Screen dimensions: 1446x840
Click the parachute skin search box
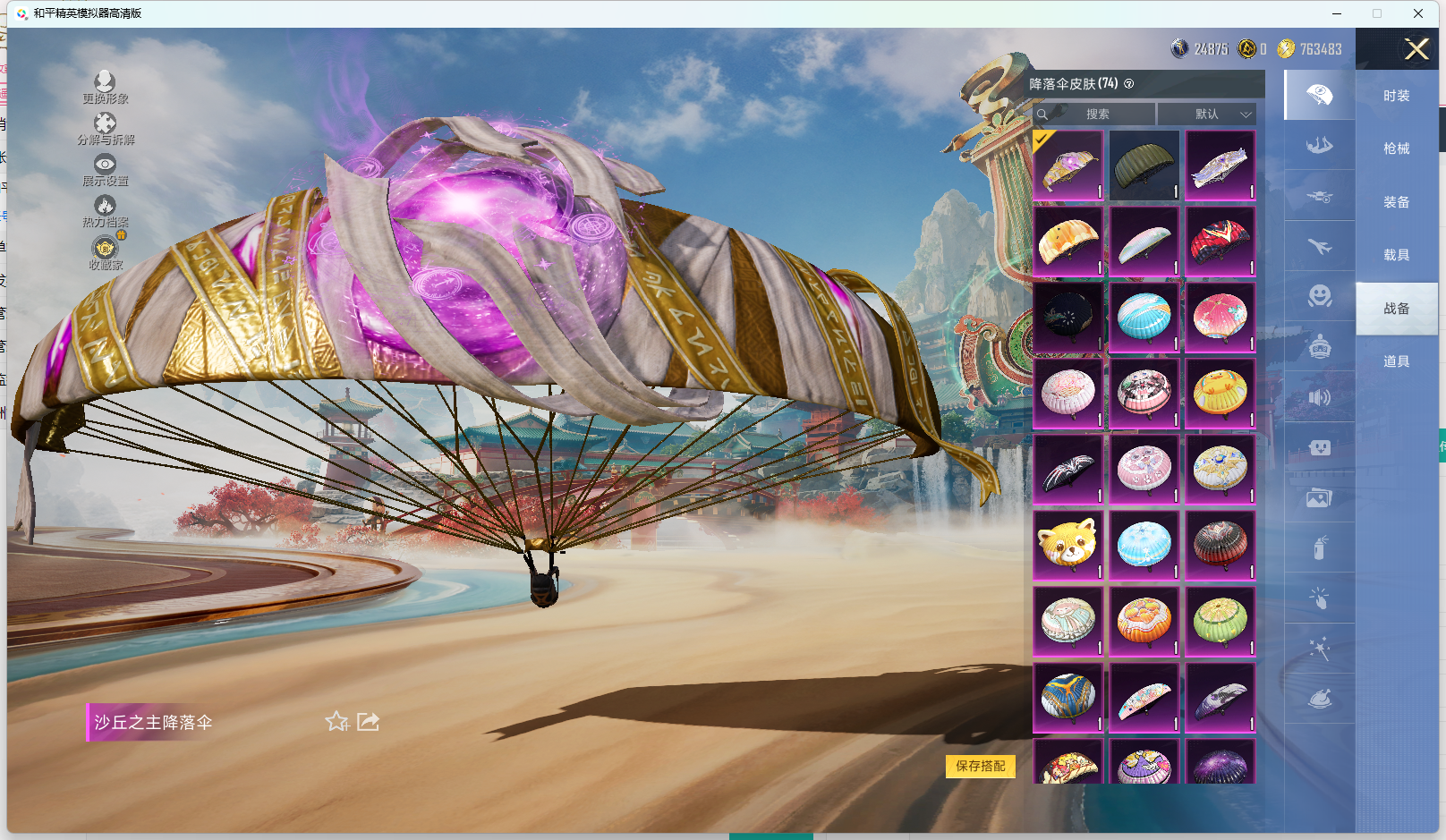(x=1096, y=115)
